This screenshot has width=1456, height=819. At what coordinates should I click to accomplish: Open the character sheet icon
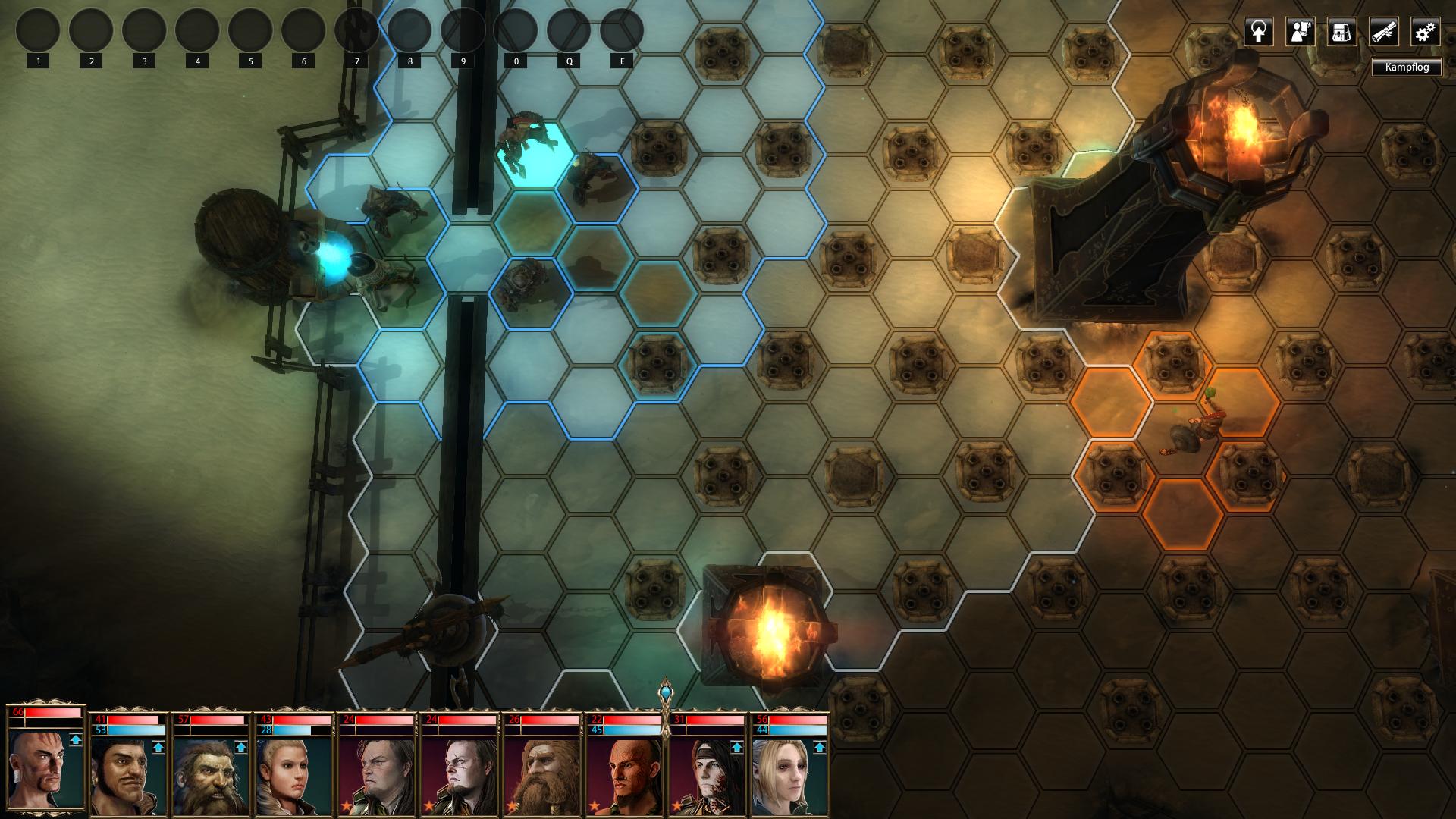pyautogui.click(x=1300, y=32)
